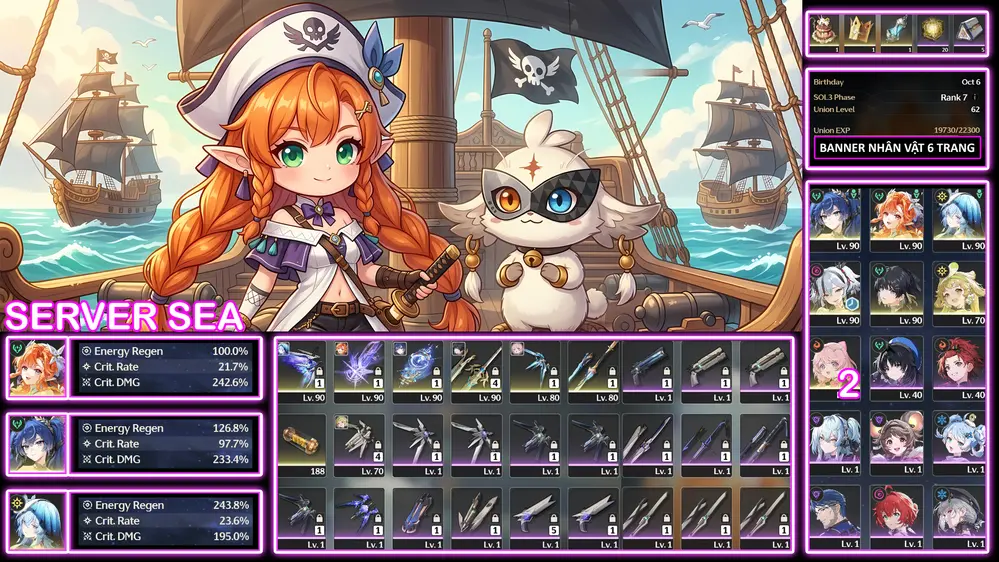Select the blue orb rectifier Lv. 90 weapon

tap(418, 367)
